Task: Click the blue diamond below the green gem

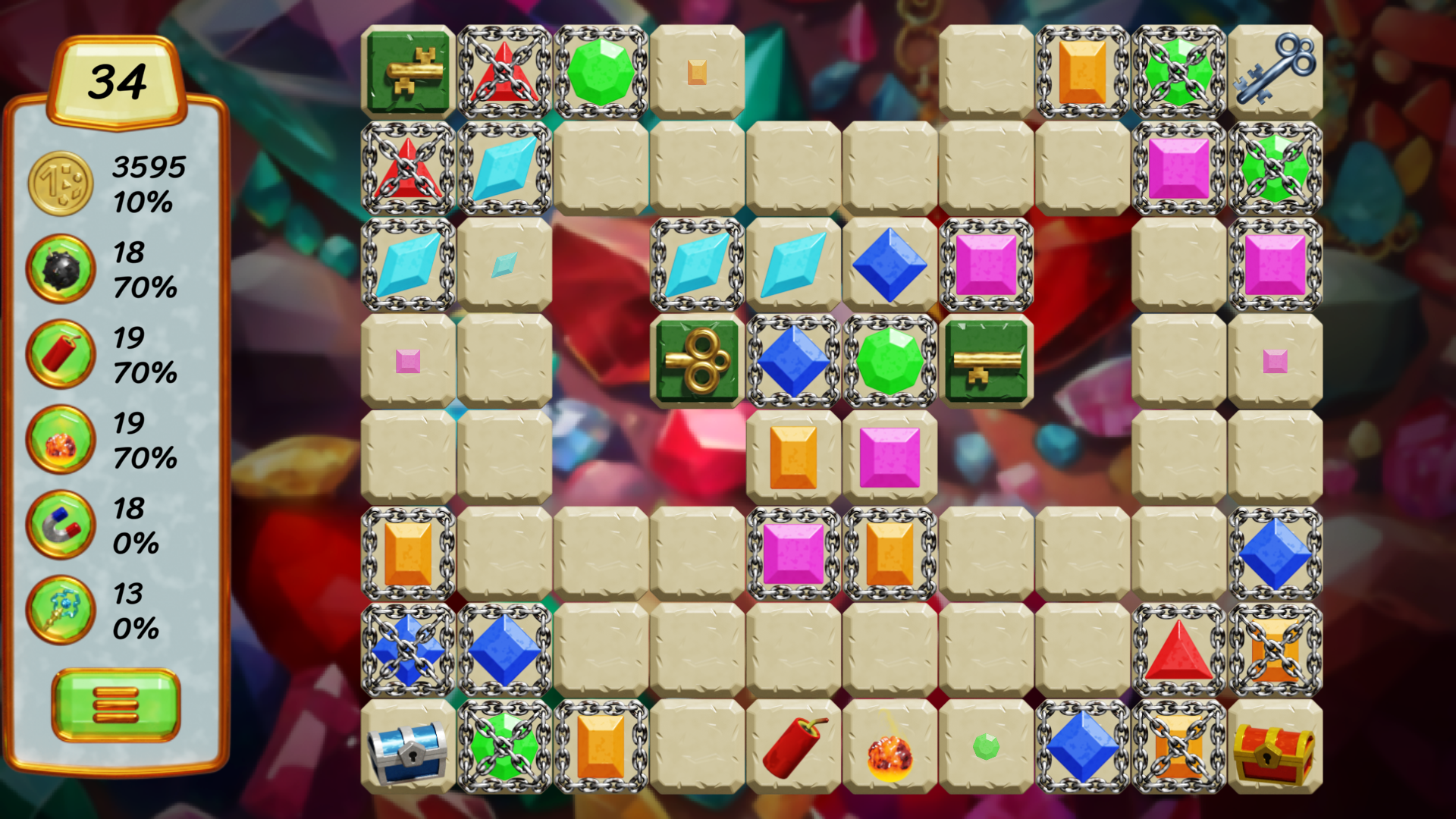Action: click(x=793, y=362)
